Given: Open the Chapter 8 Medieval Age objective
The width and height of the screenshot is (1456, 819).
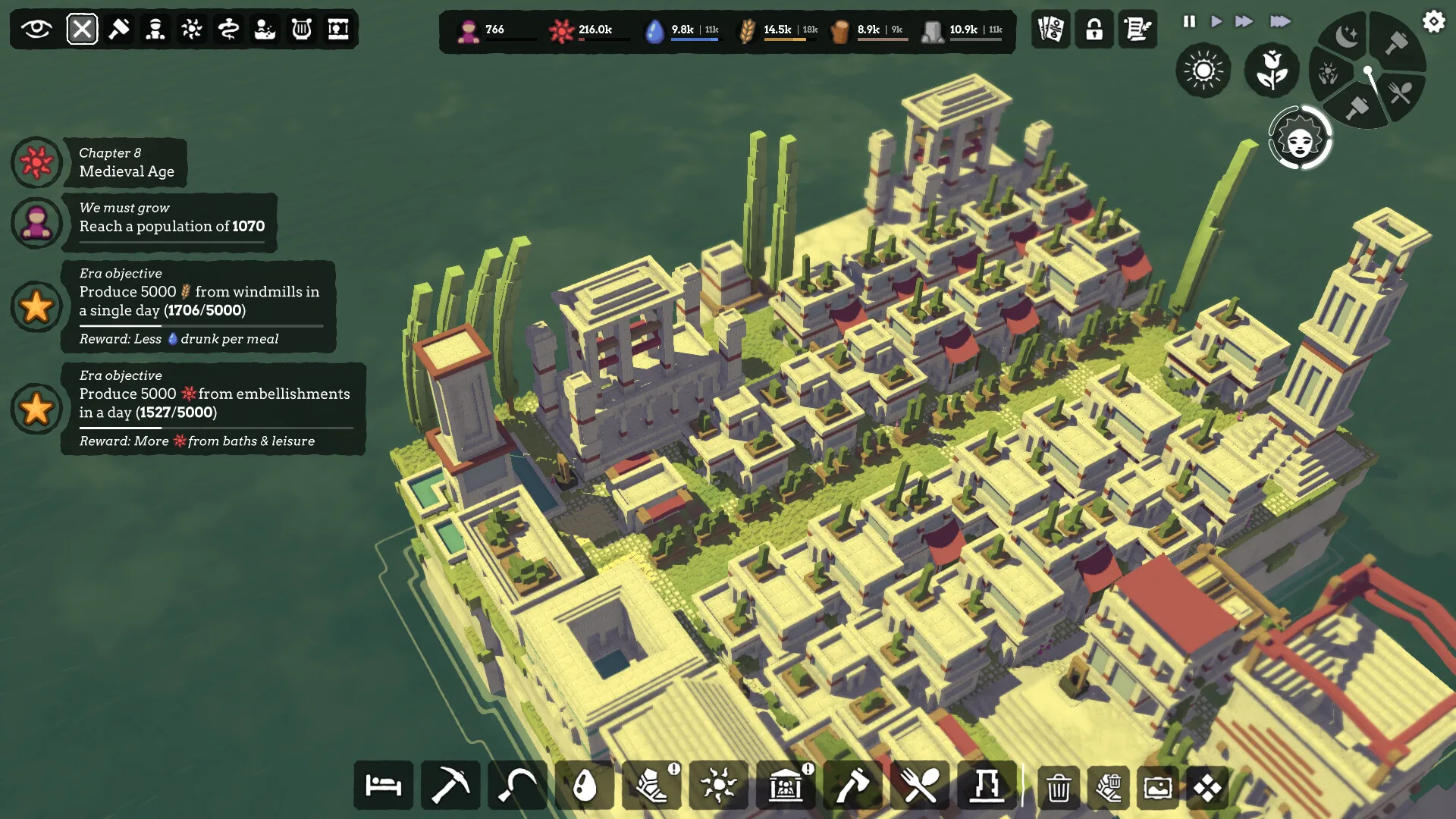Looking at the screenshot, I should point(127,162).
